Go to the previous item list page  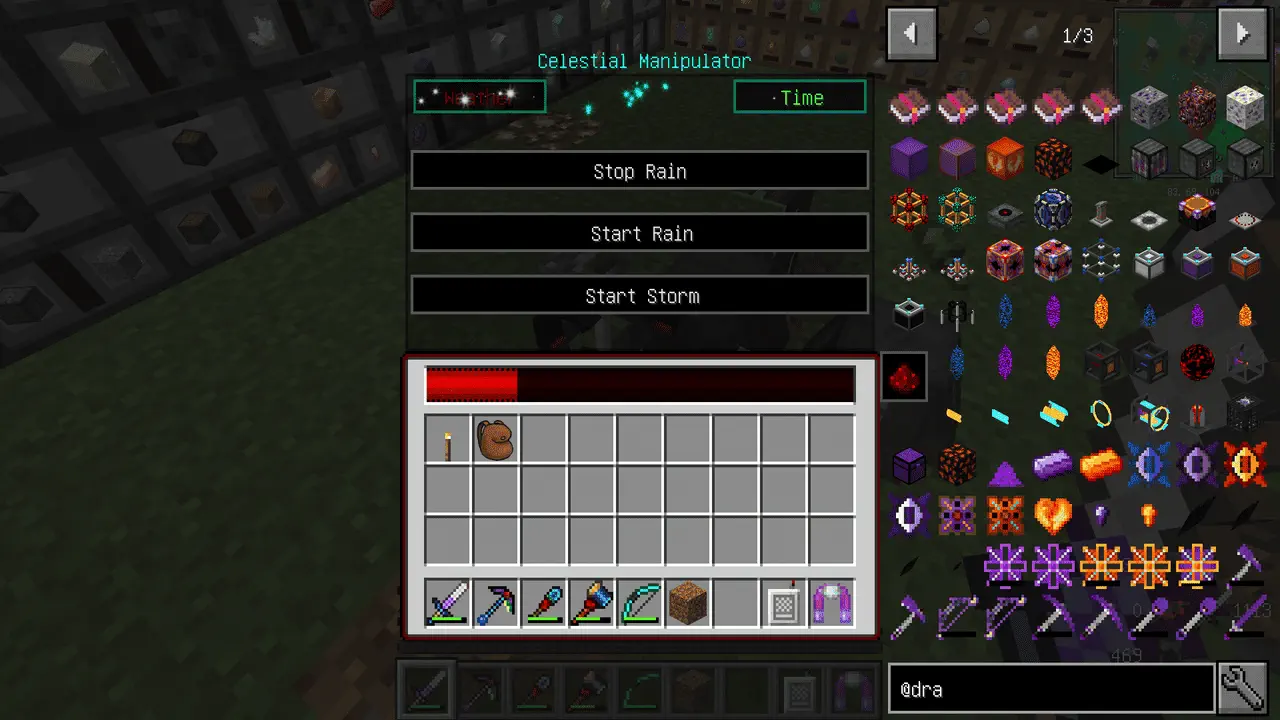click(x=912, y=34)
